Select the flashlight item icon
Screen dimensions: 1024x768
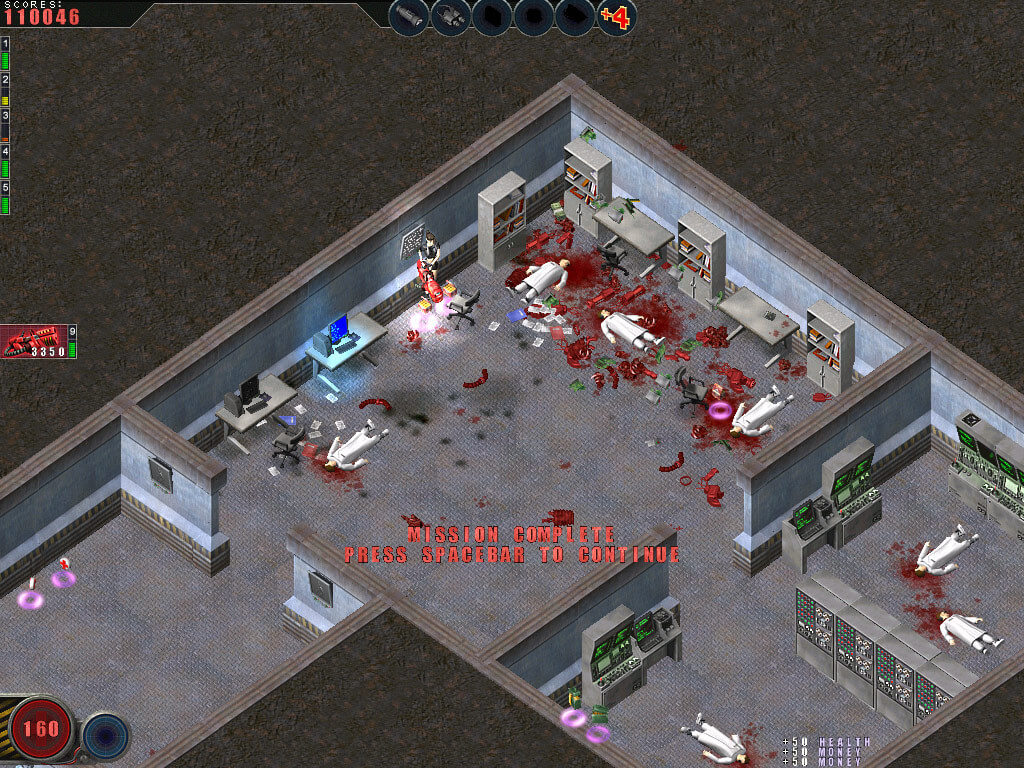(x=409, y=17)
